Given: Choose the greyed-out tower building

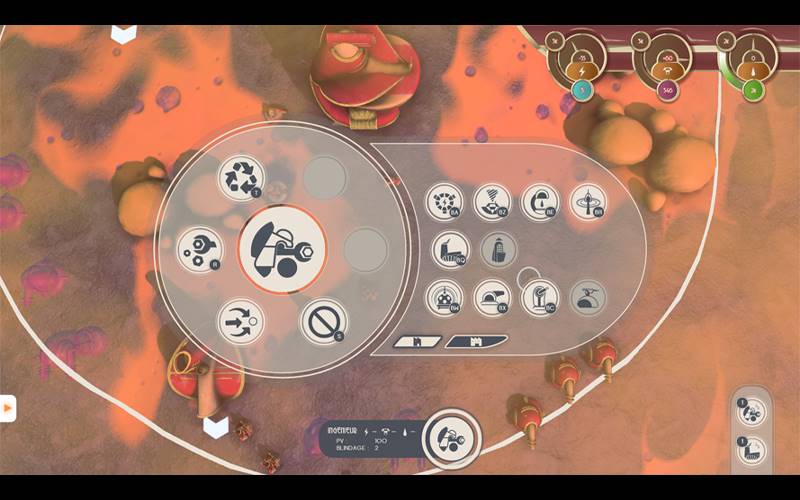Looking at the screenshot, I should point(499,250).
